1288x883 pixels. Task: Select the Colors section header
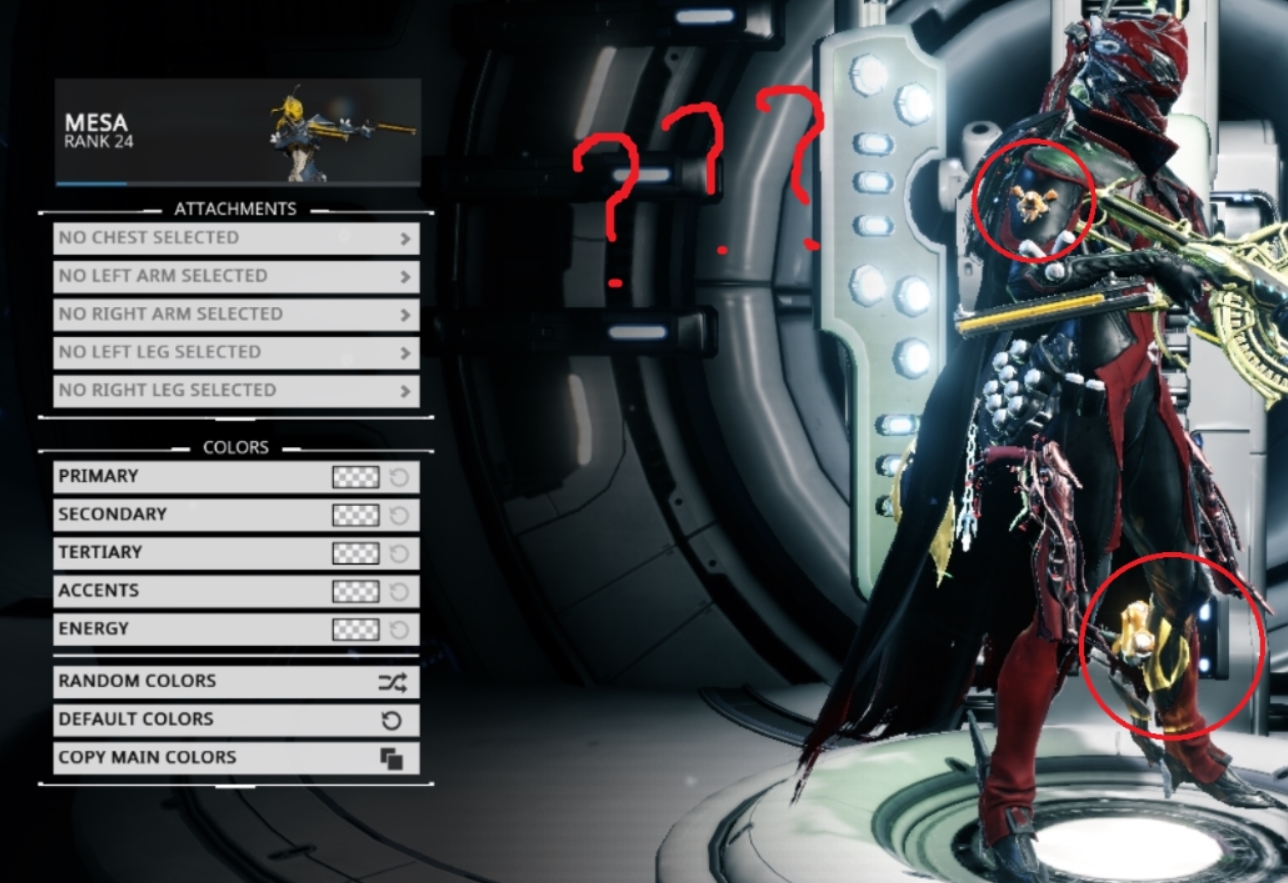click(x=236, y=447)
